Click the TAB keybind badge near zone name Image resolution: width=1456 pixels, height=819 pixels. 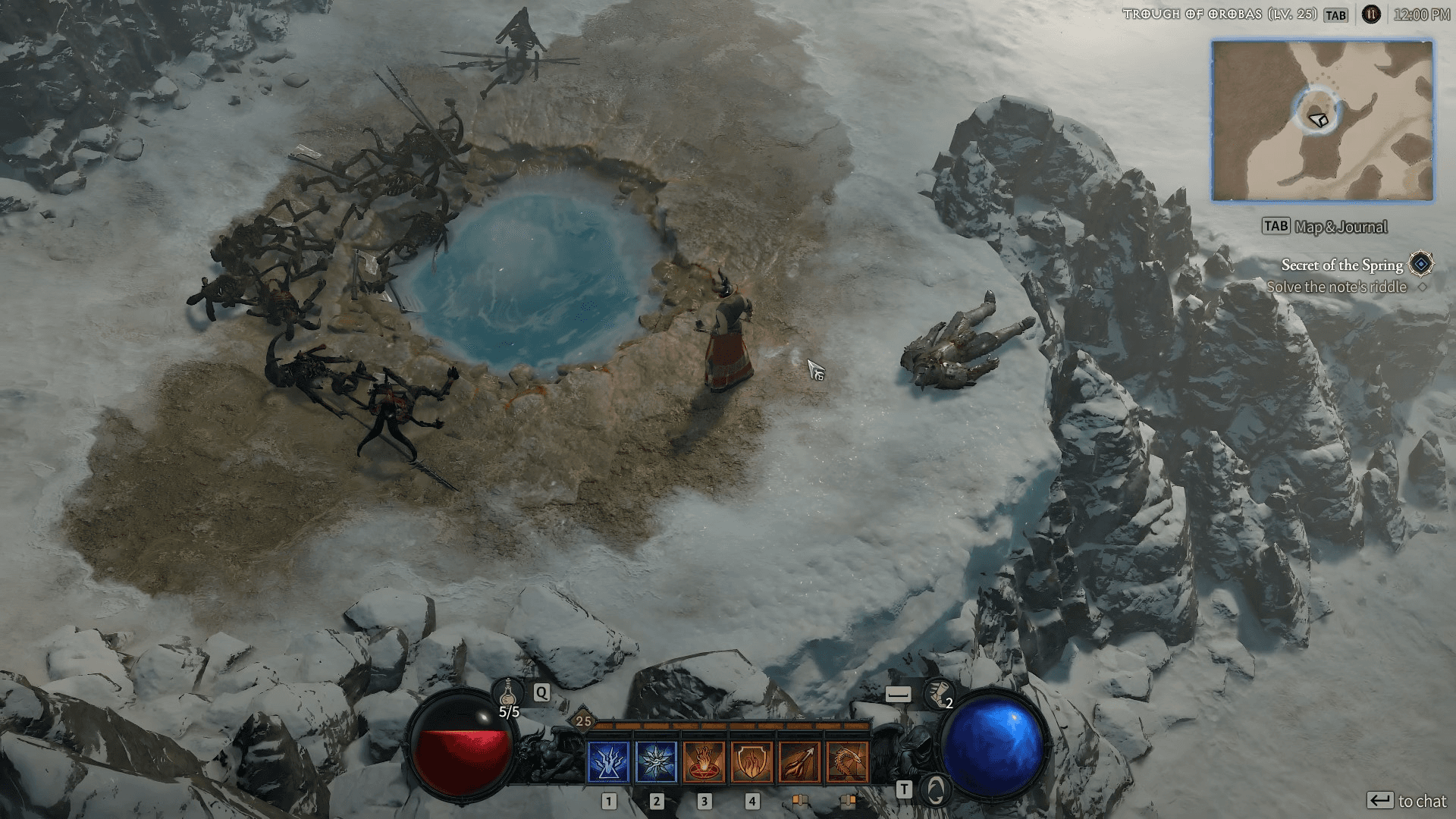(1336, 14)
